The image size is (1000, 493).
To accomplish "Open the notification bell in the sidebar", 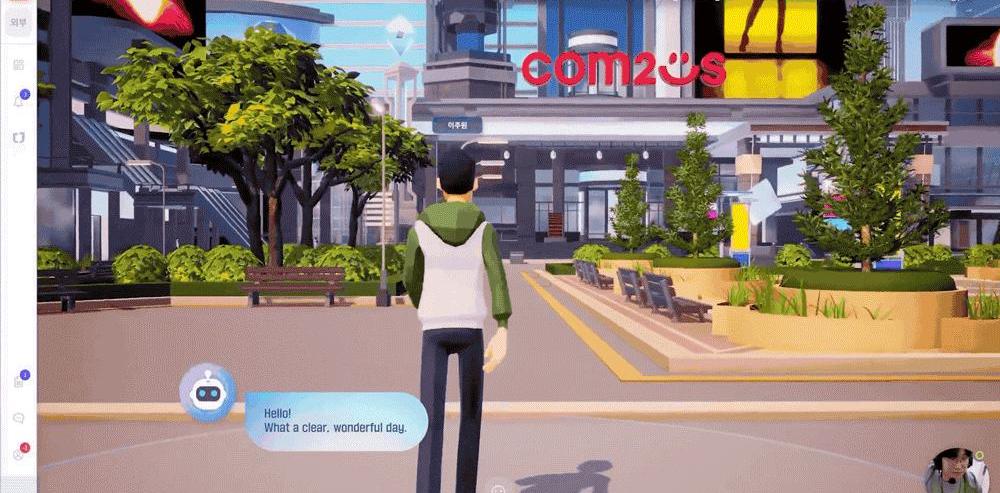I will (x=18, y=101).
